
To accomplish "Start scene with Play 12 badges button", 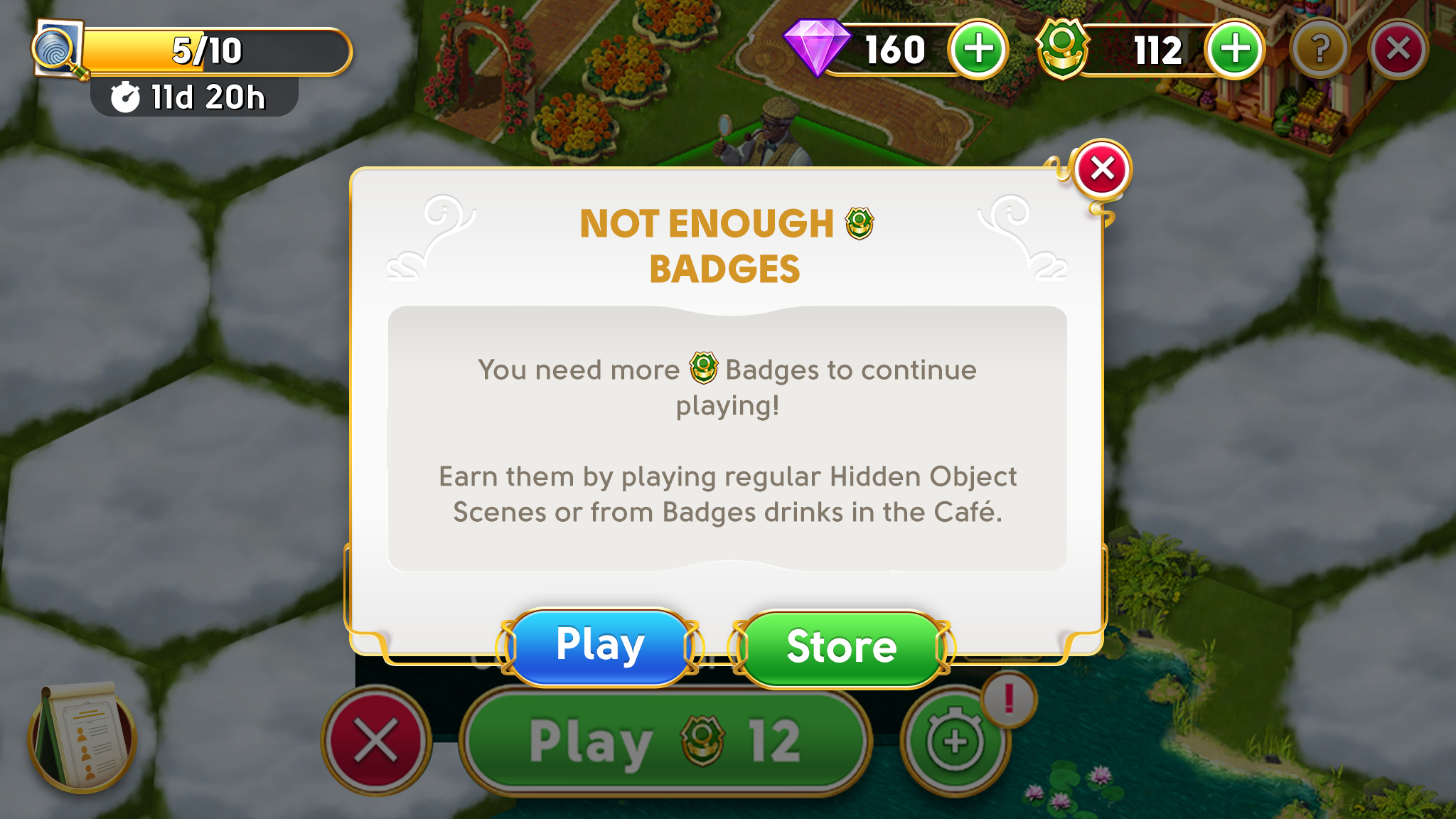I will pos(665,742).
